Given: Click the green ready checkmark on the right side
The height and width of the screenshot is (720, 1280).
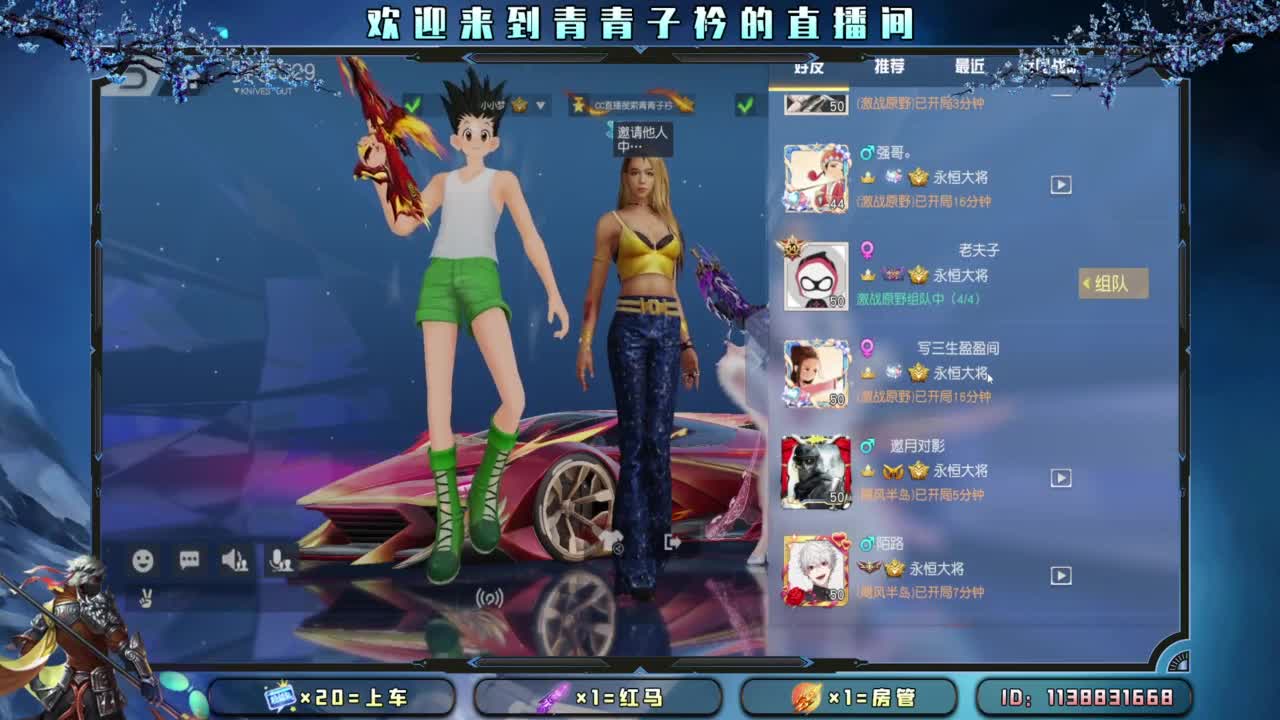Looking at the screenshot, I should [x=747, y=103].
